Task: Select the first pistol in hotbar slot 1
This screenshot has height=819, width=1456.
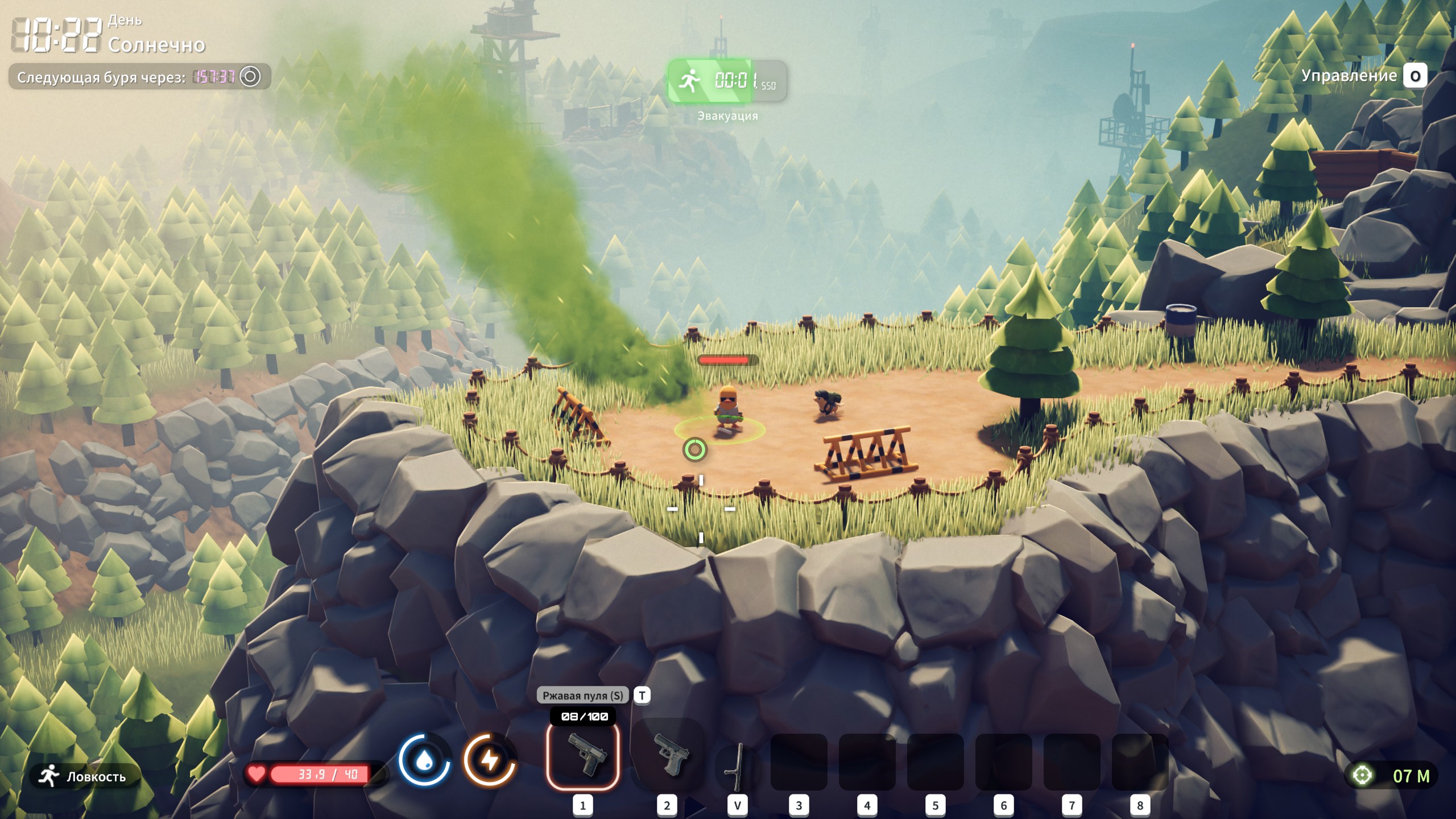Action: 583,755
